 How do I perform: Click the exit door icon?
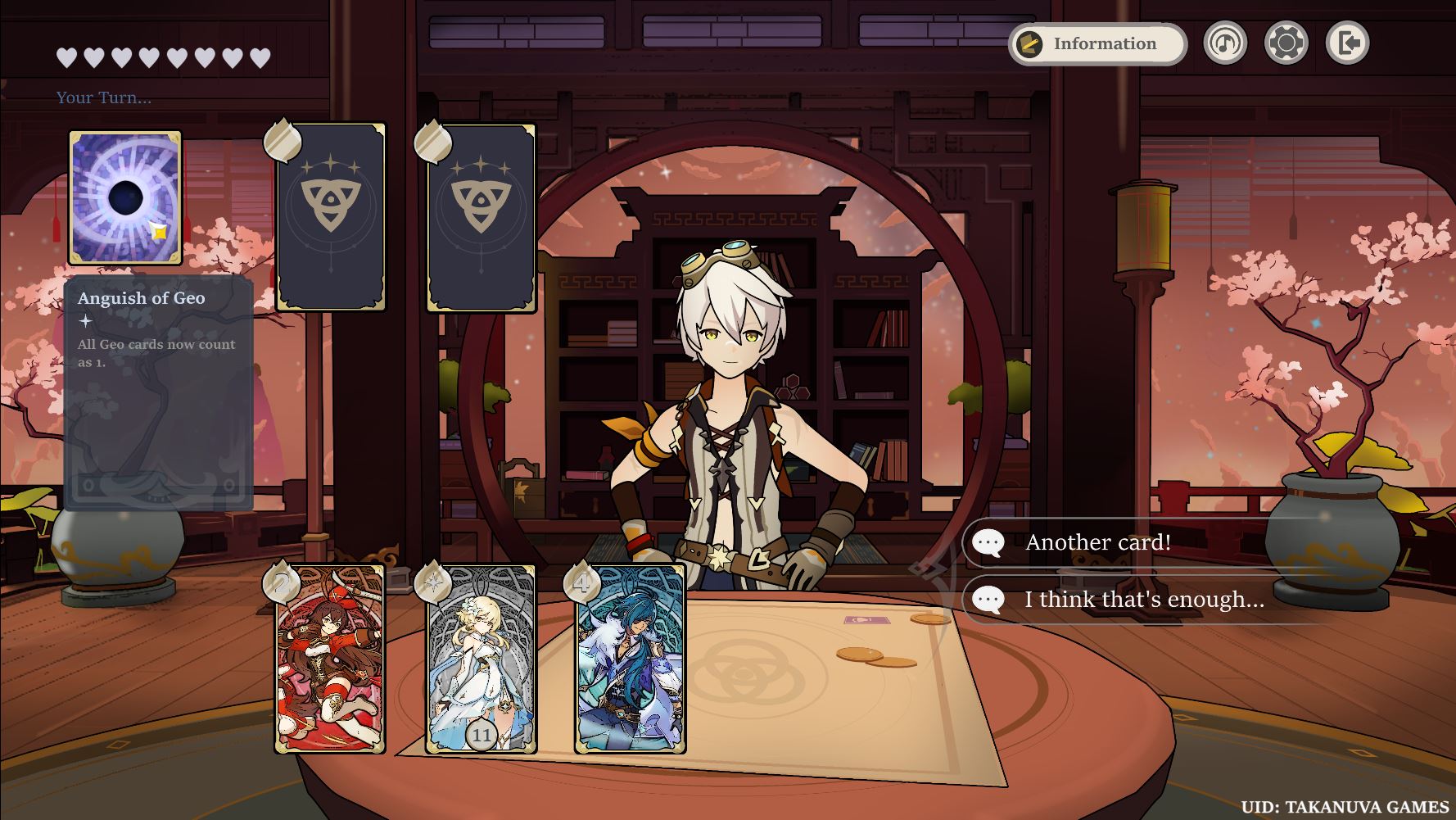tap(1347, 43)
